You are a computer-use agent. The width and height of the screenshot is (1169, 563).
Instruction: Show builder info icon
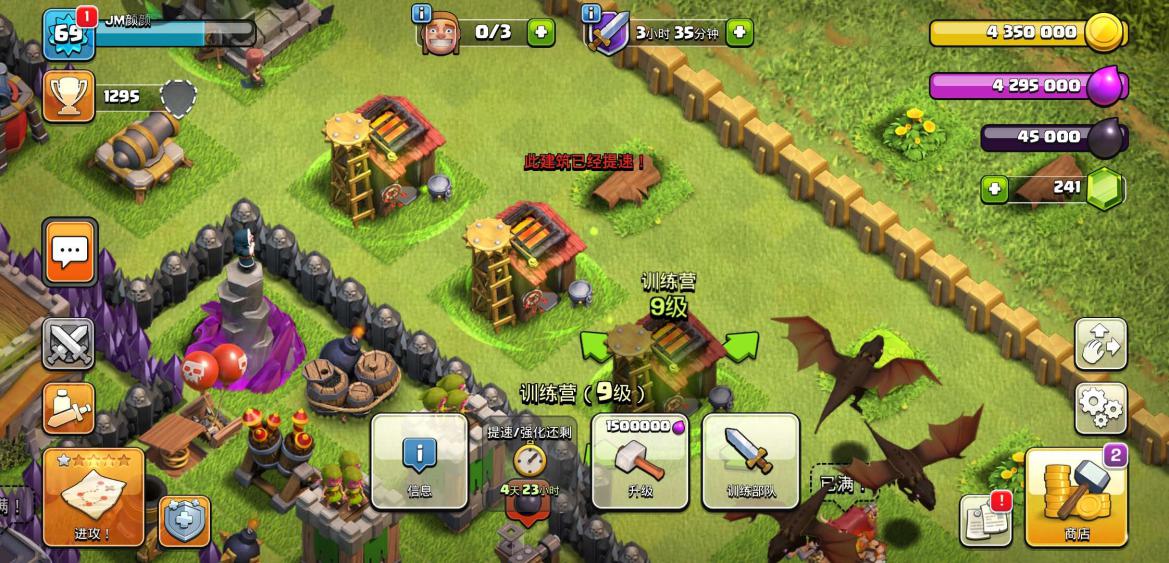422,14
